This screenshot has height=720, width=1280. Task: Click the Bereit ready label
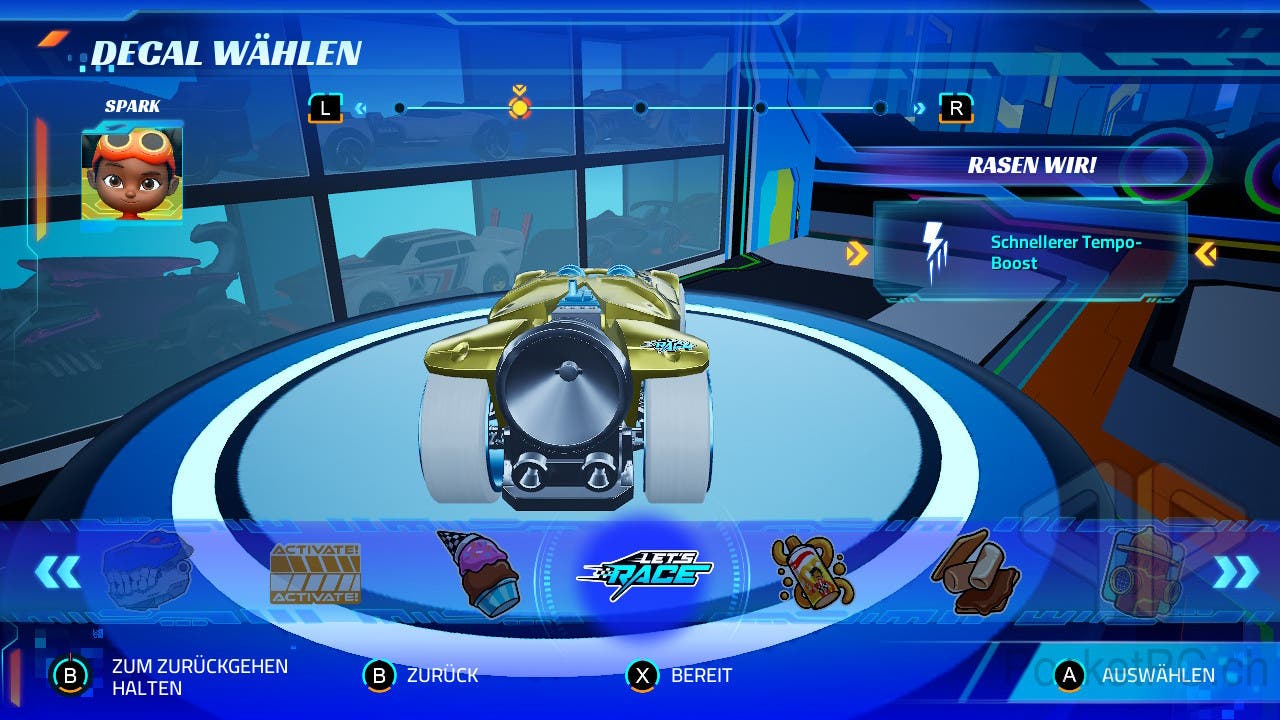701,676
